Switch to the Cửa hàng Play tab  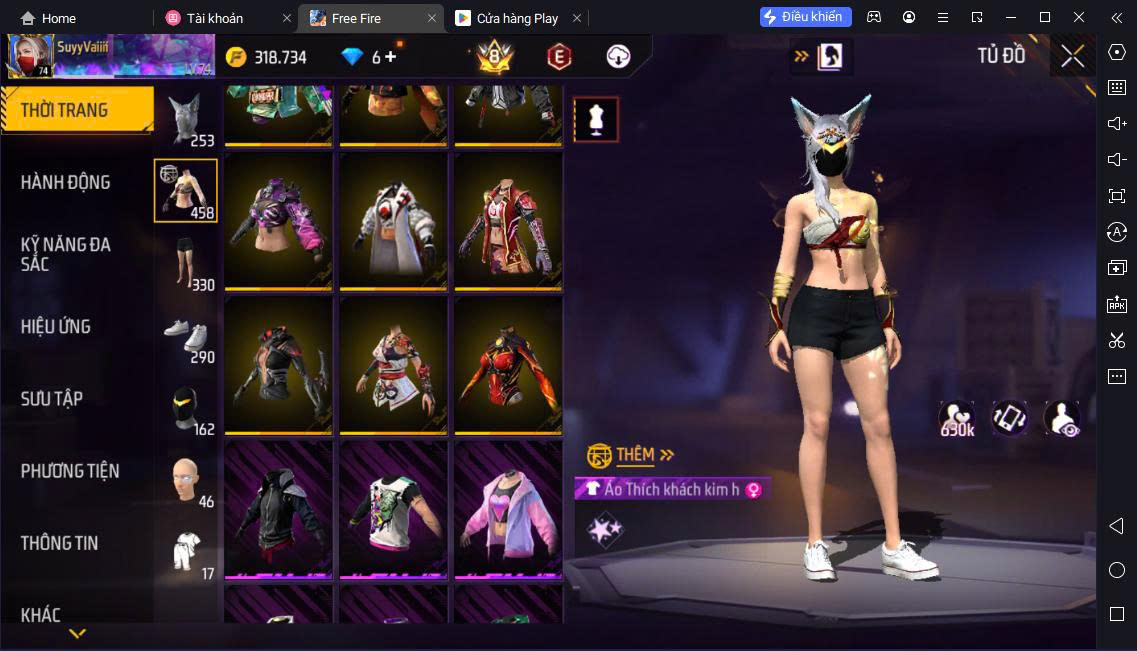(517, 18)
